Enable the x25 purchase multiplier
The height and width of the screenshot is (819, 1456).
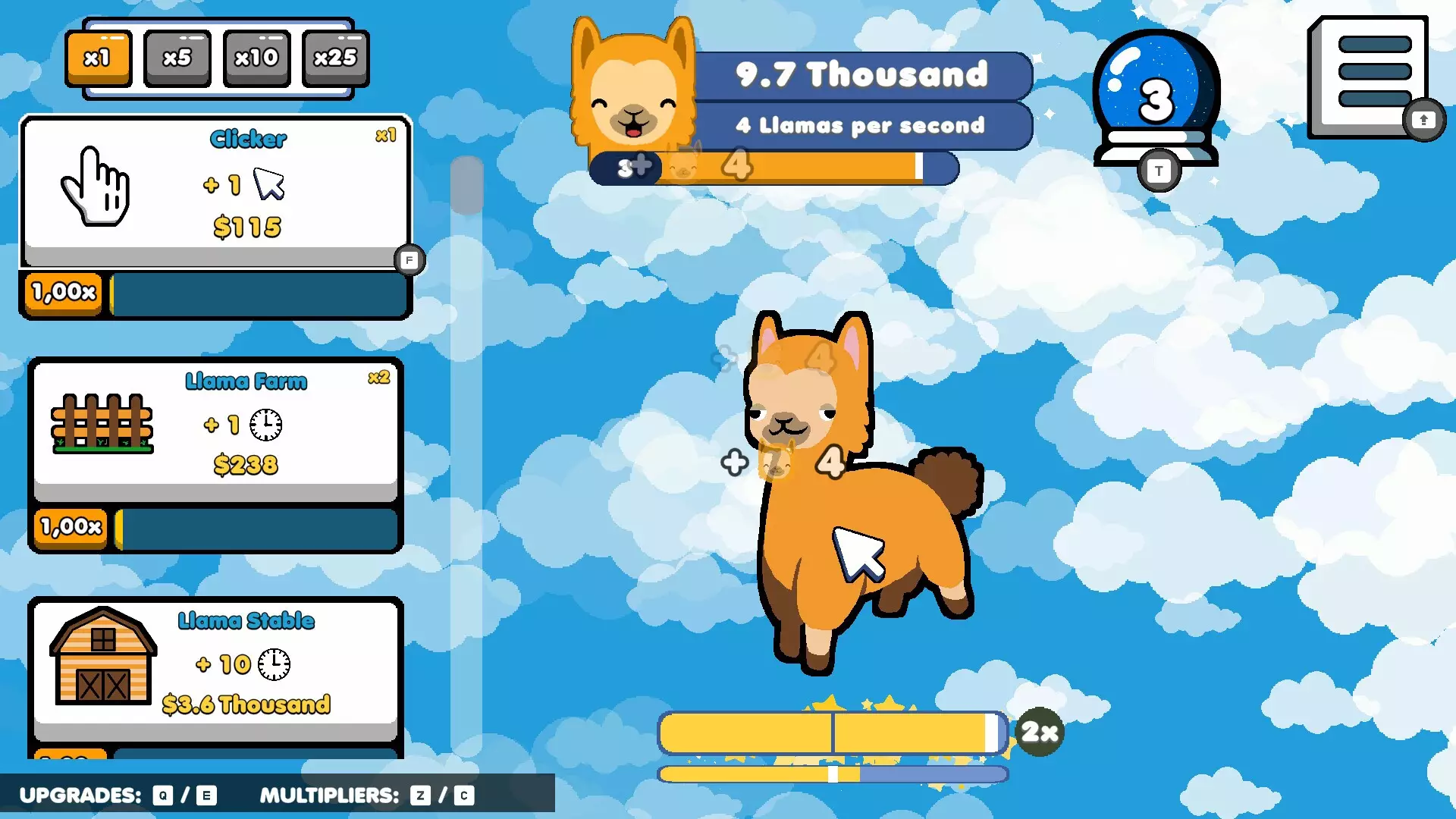[x=335, y=57]
